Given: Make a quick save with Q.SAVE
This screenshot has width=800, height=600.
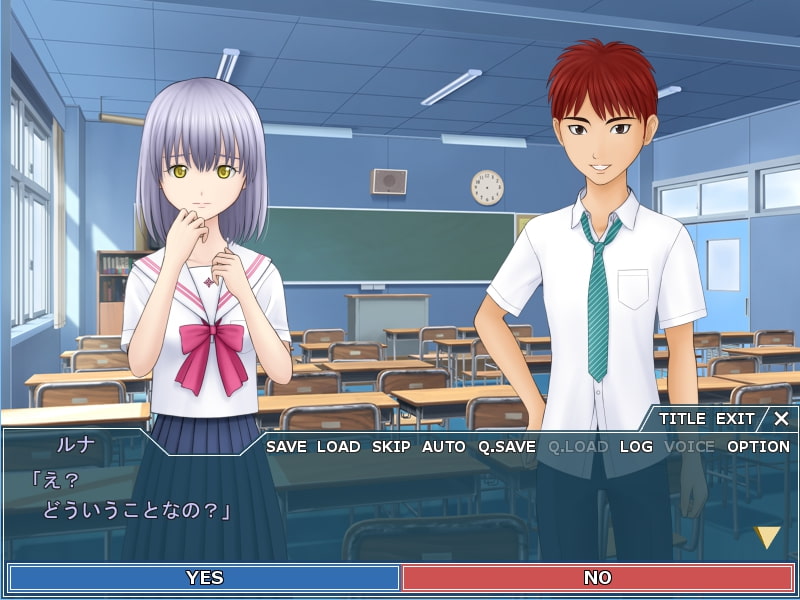Looking at the screenshot, I should click(x=506, y=447).
